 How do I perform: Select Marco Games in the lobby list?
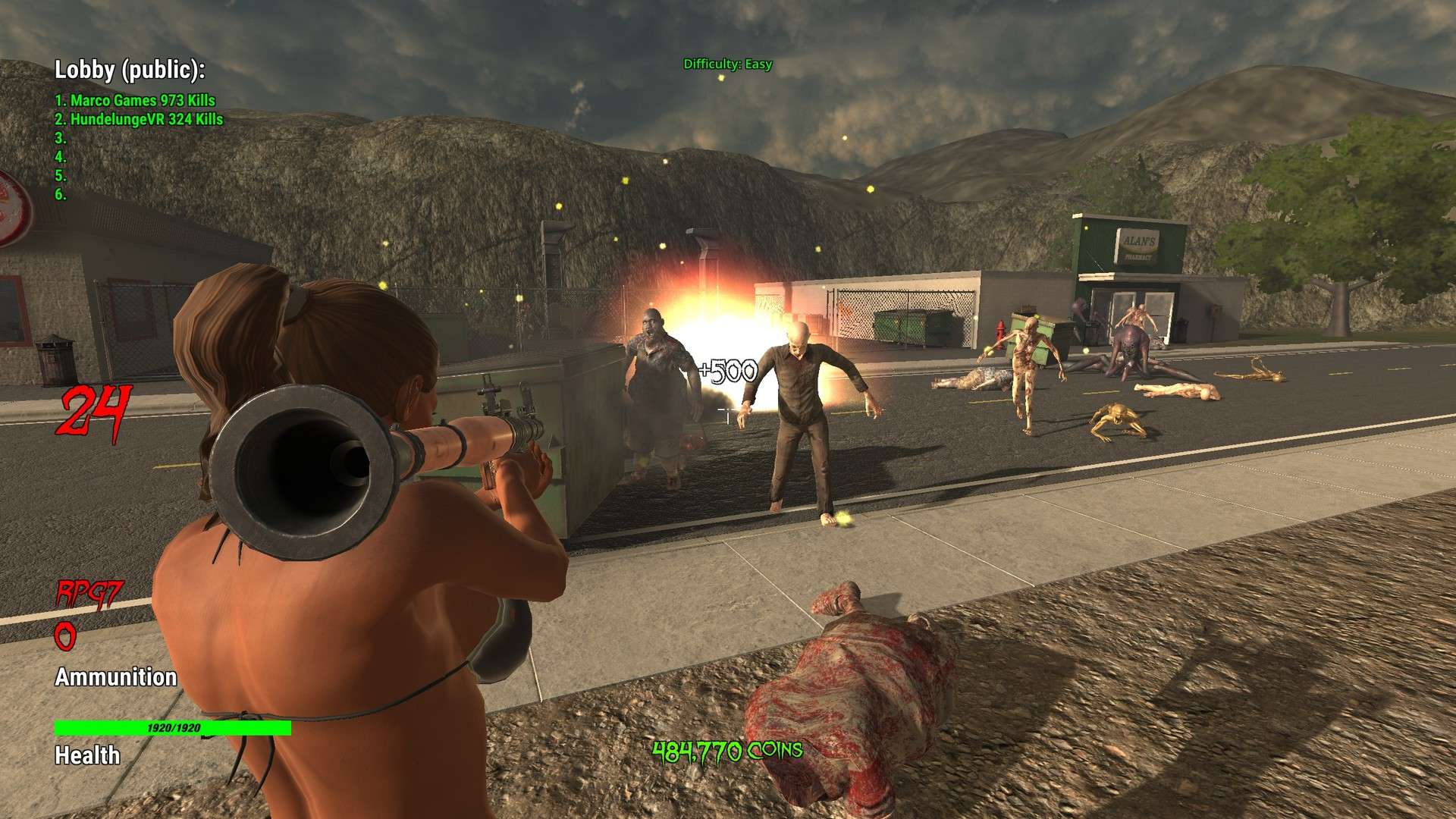click(135, 100)
